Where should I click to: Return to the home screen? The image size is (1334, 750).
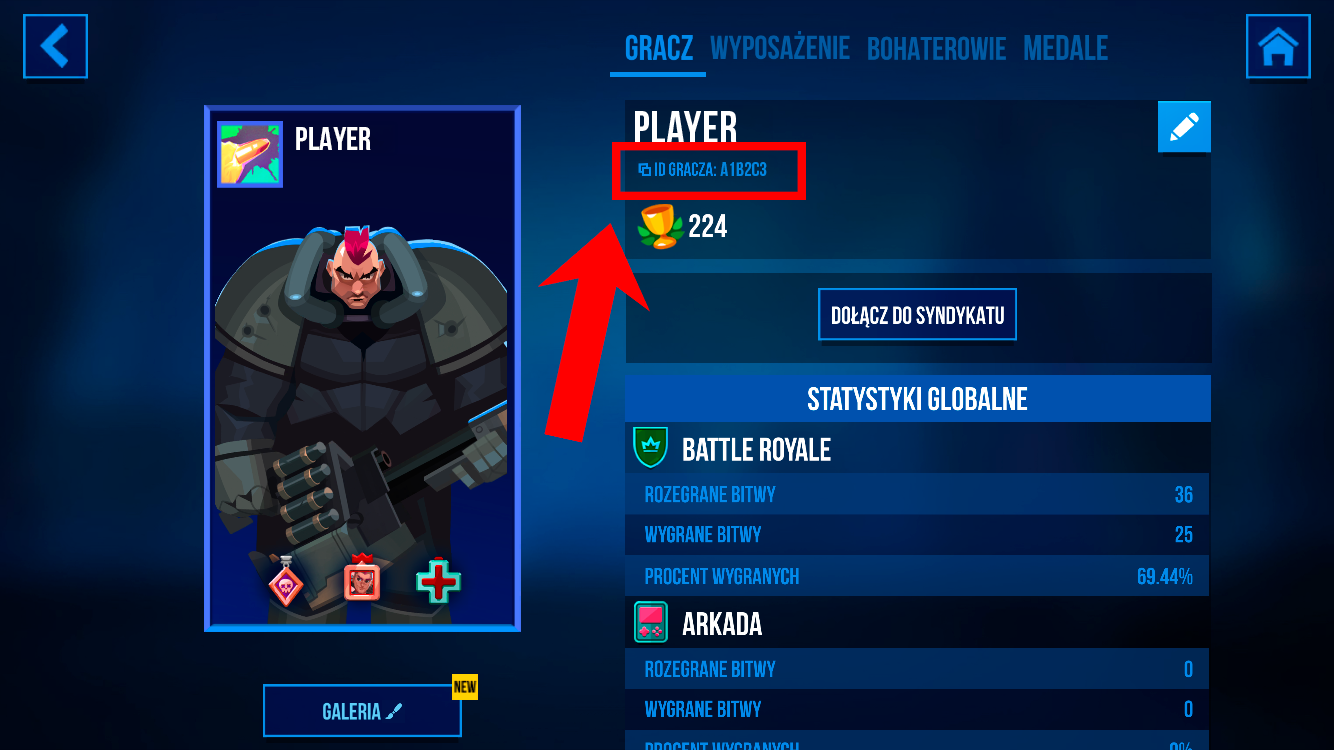point(1278,46)
